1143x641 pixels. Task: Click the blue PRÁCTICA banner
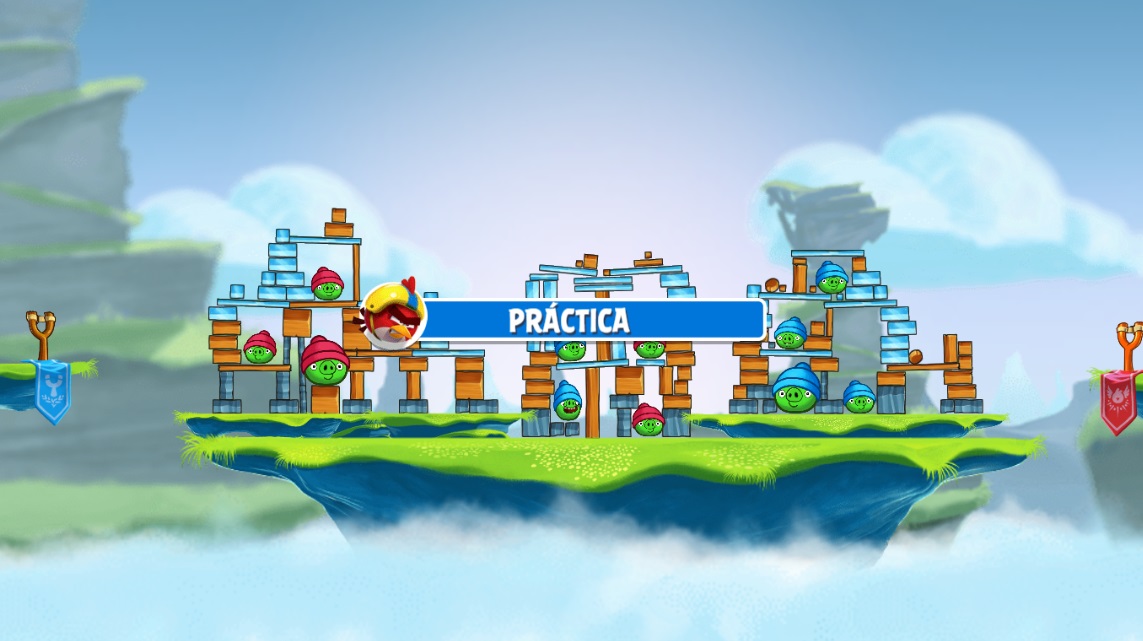click(590, 320)
